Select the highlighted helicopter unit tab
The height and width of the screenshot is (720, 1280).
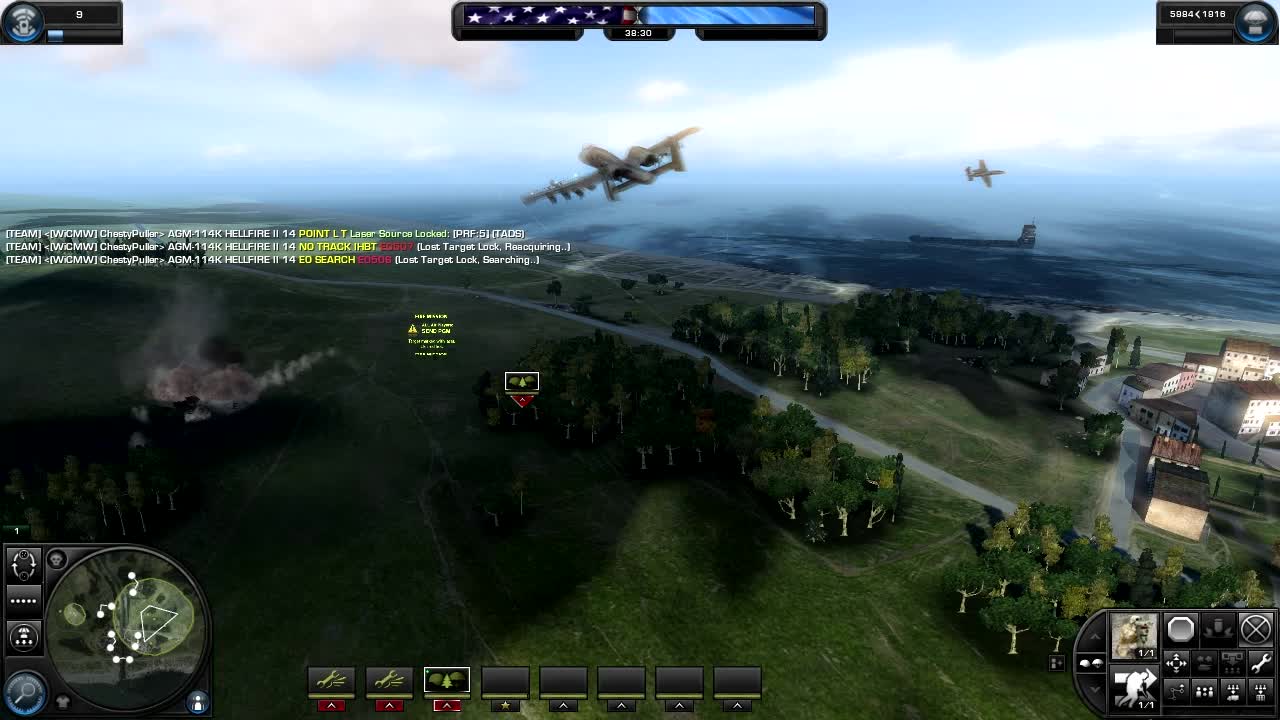pos(446,680)
